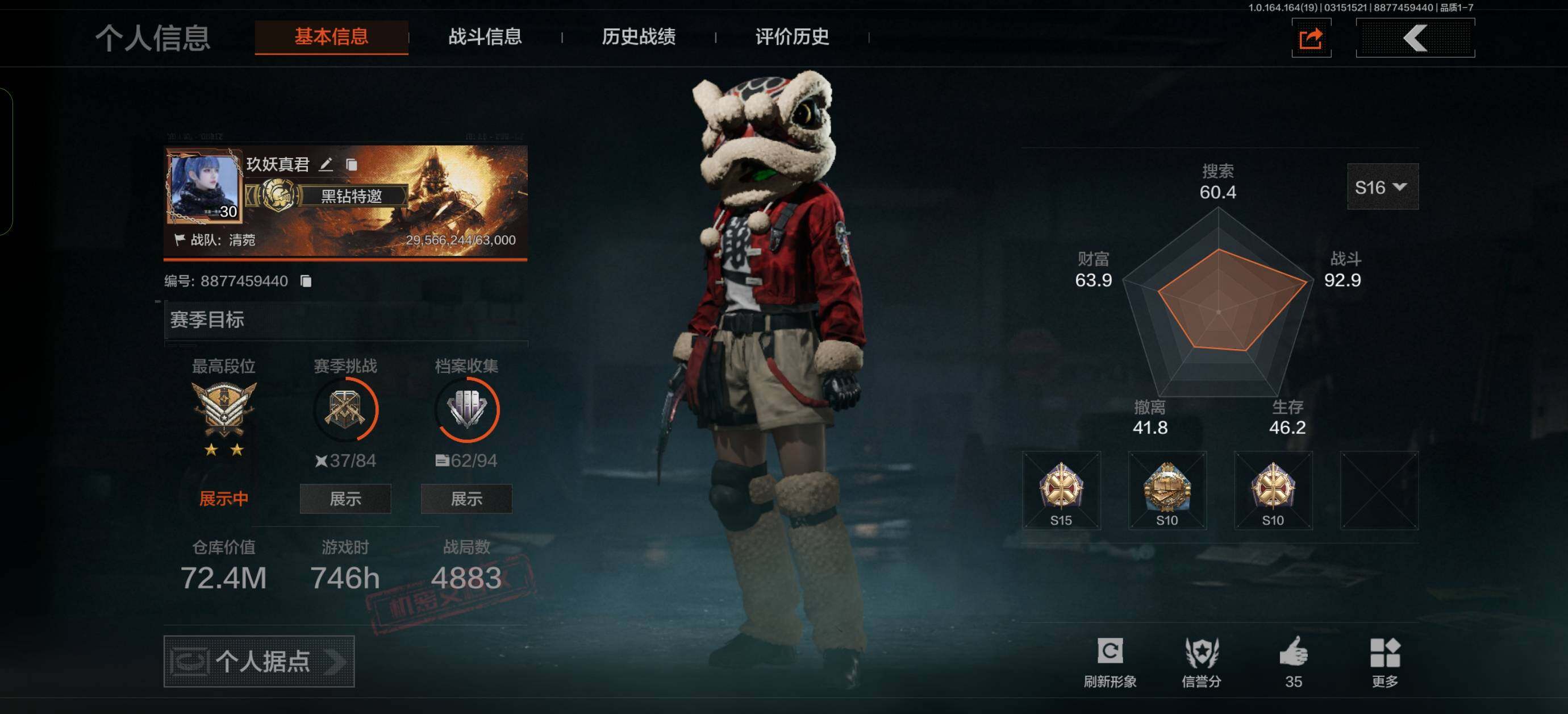Select the empty medal slot
Viewport: 1568px width, 714px height.
[1379, 491]
